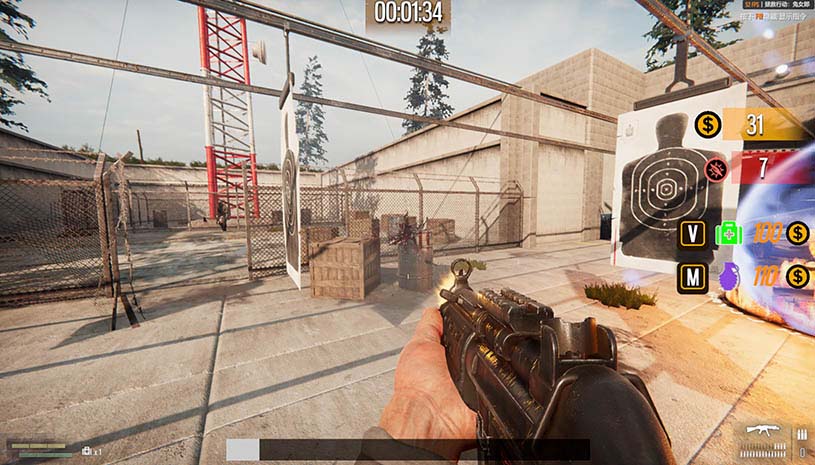
Task: Select the medkit count icon near the health bar
Action: click(x=87, y=451)
